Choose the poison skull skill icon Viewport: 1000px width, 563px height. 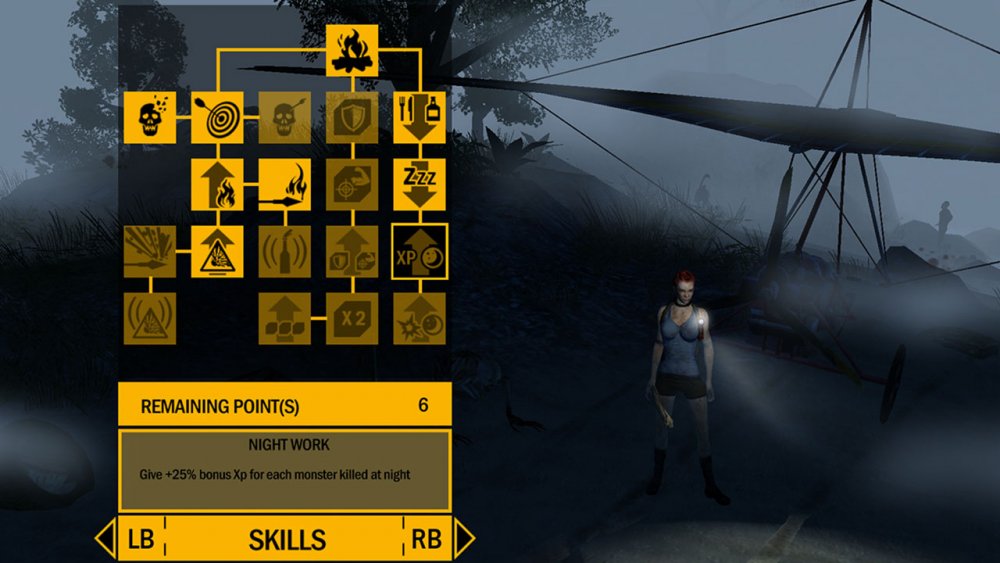click(x=150, y=117)
